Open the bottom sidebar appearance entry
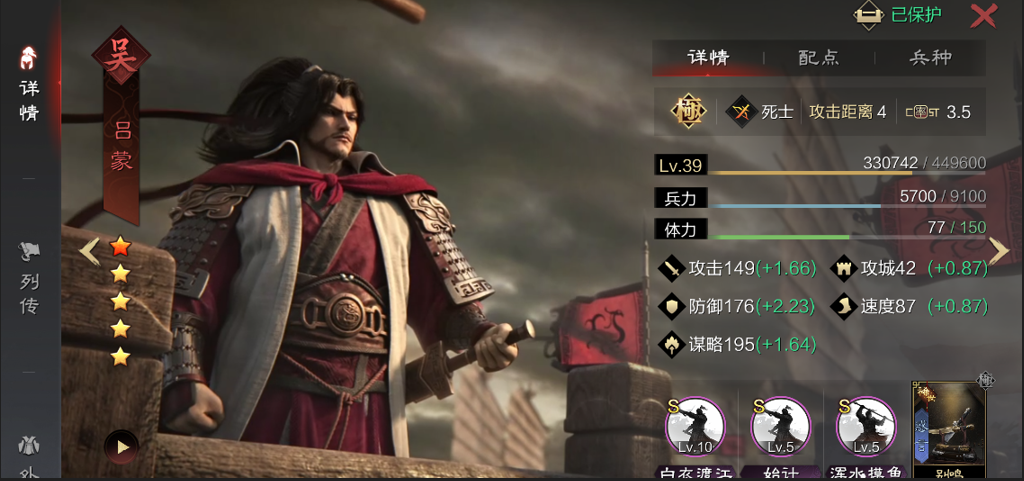1024x481 pixels. click(x=29, y=455)
